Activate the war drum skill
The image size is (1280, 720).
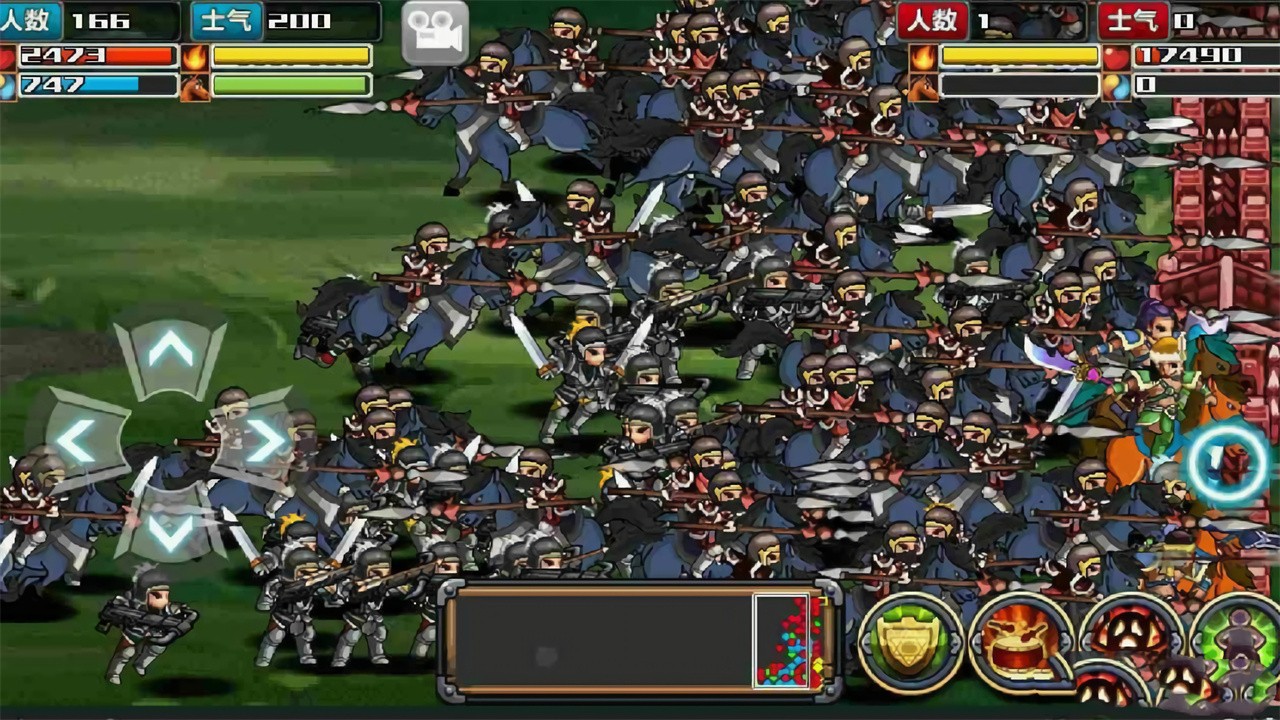[1020, 642]
